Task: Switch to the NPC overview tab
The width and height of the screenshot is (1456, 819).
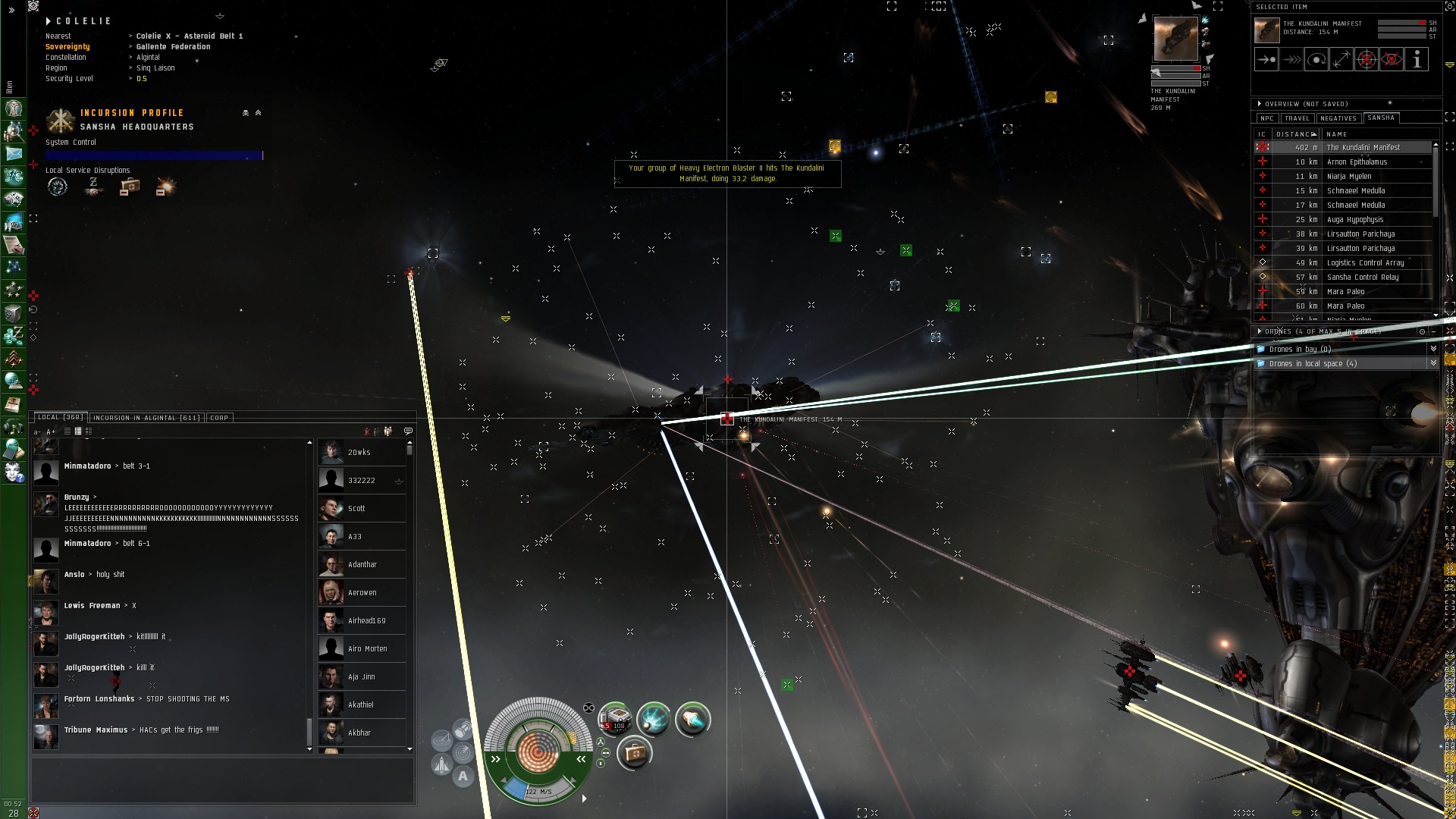Action: click(x=1266, y=118)
